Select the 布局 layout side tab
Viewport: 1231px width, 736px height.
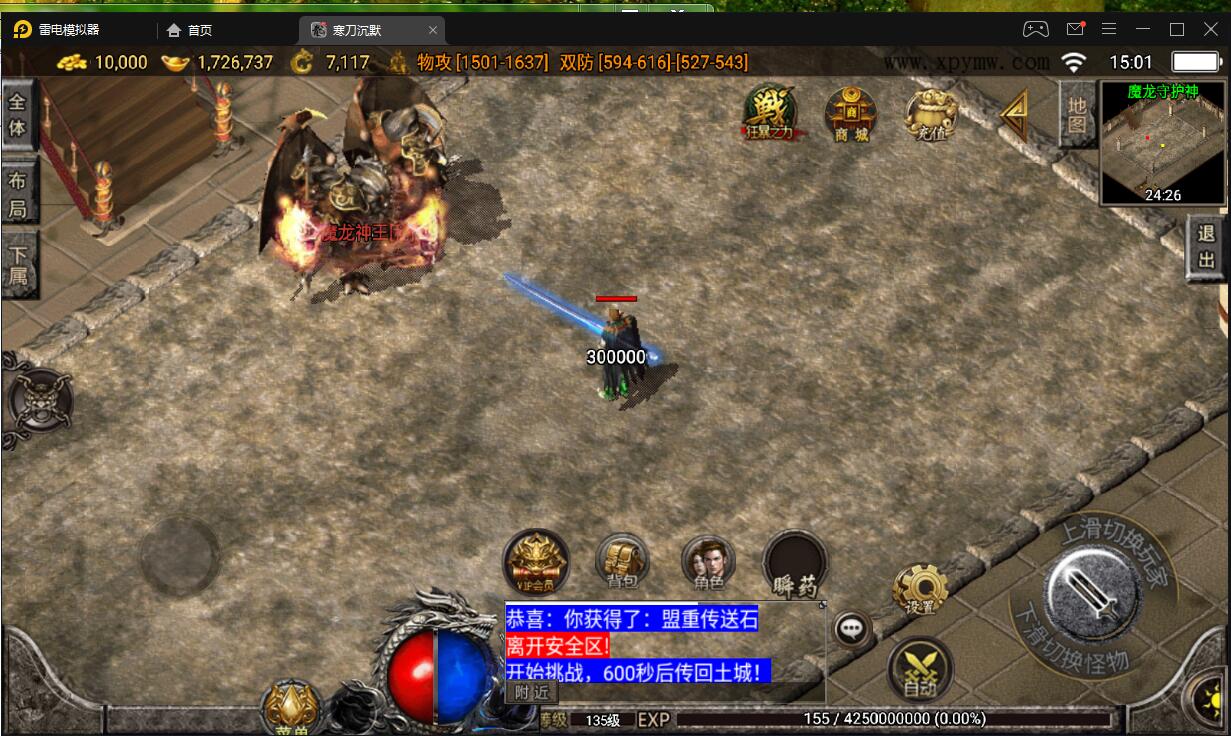tap(18, 195)
